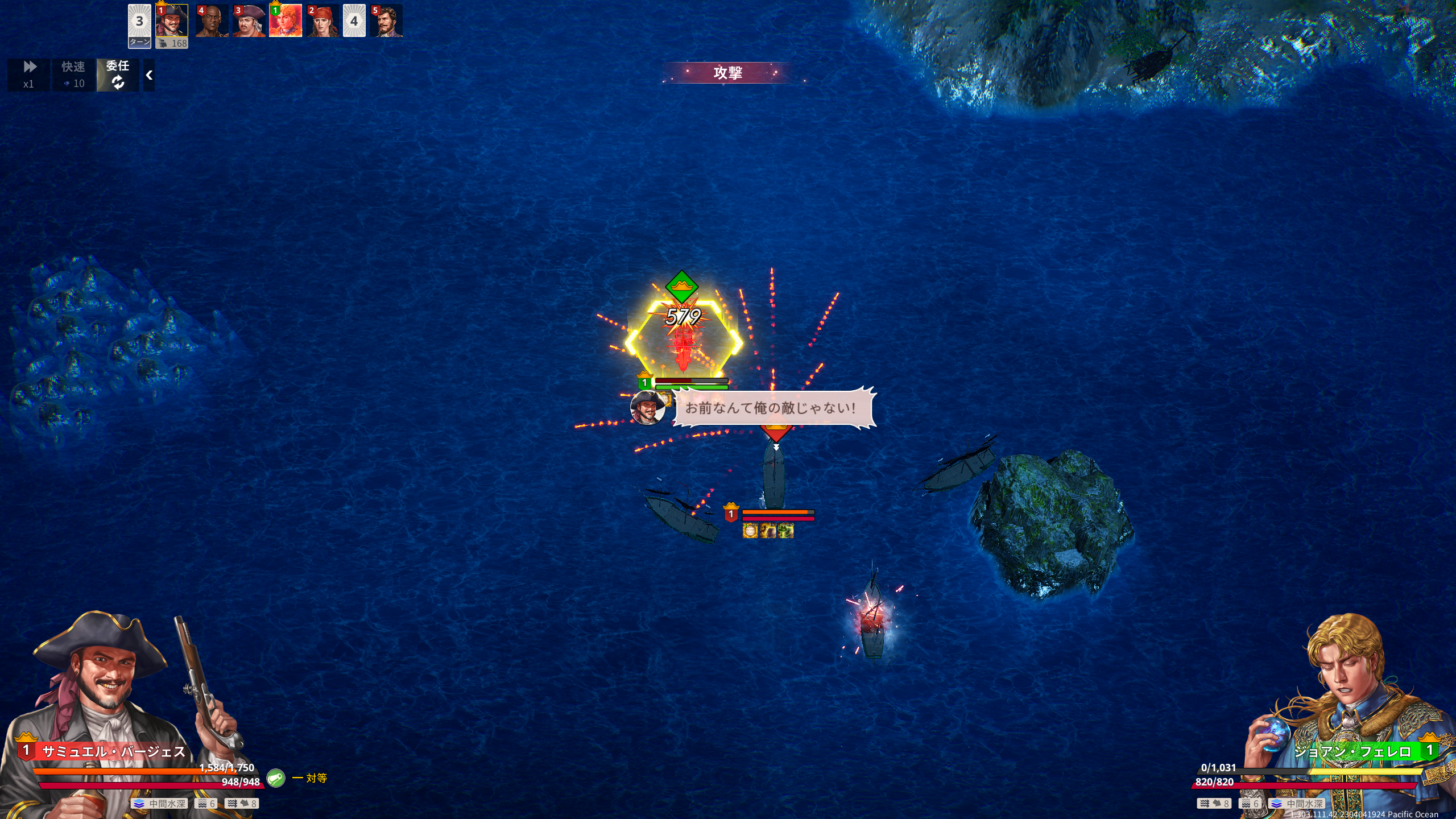Toggle the x1 fast-forward speed button

(x=28, y=75)
